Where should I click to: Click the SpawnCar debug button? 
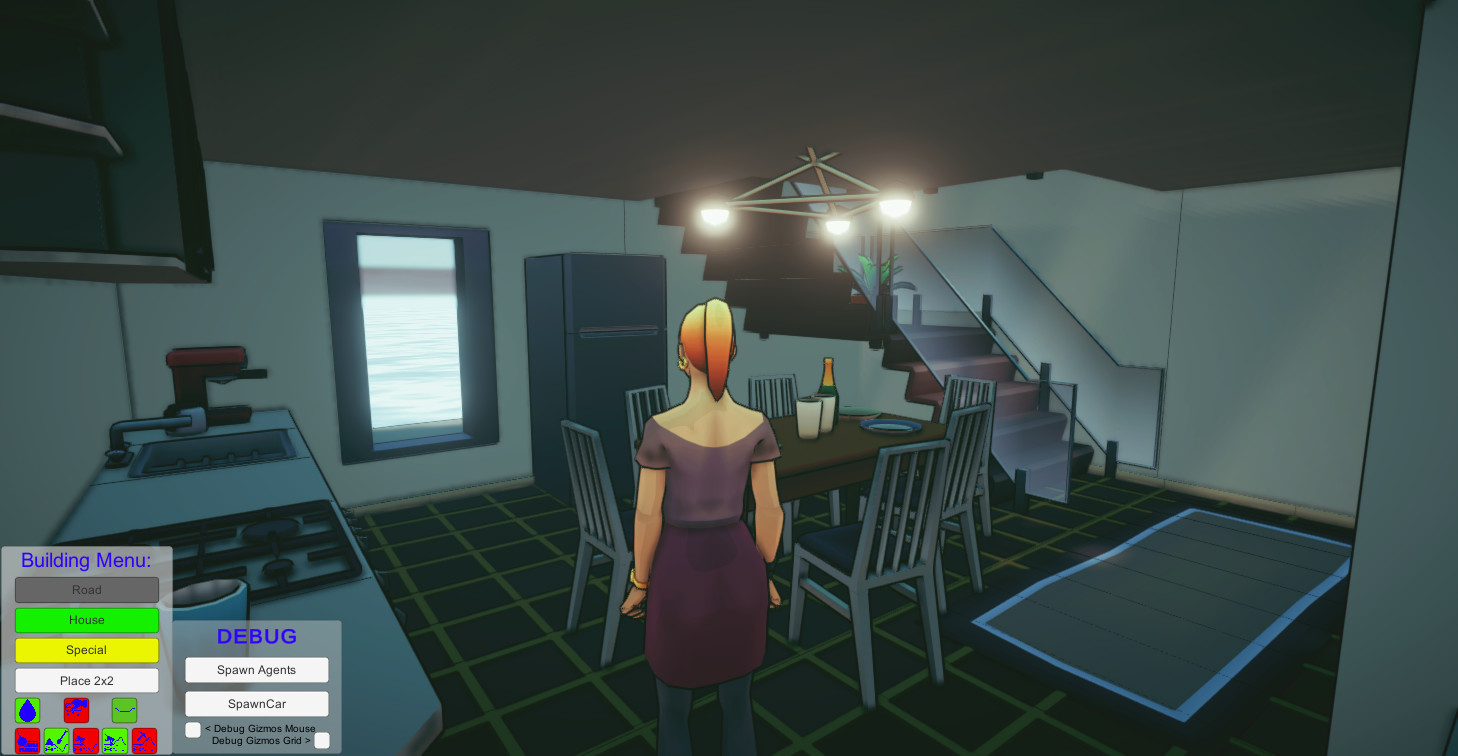tap(256, 703)
